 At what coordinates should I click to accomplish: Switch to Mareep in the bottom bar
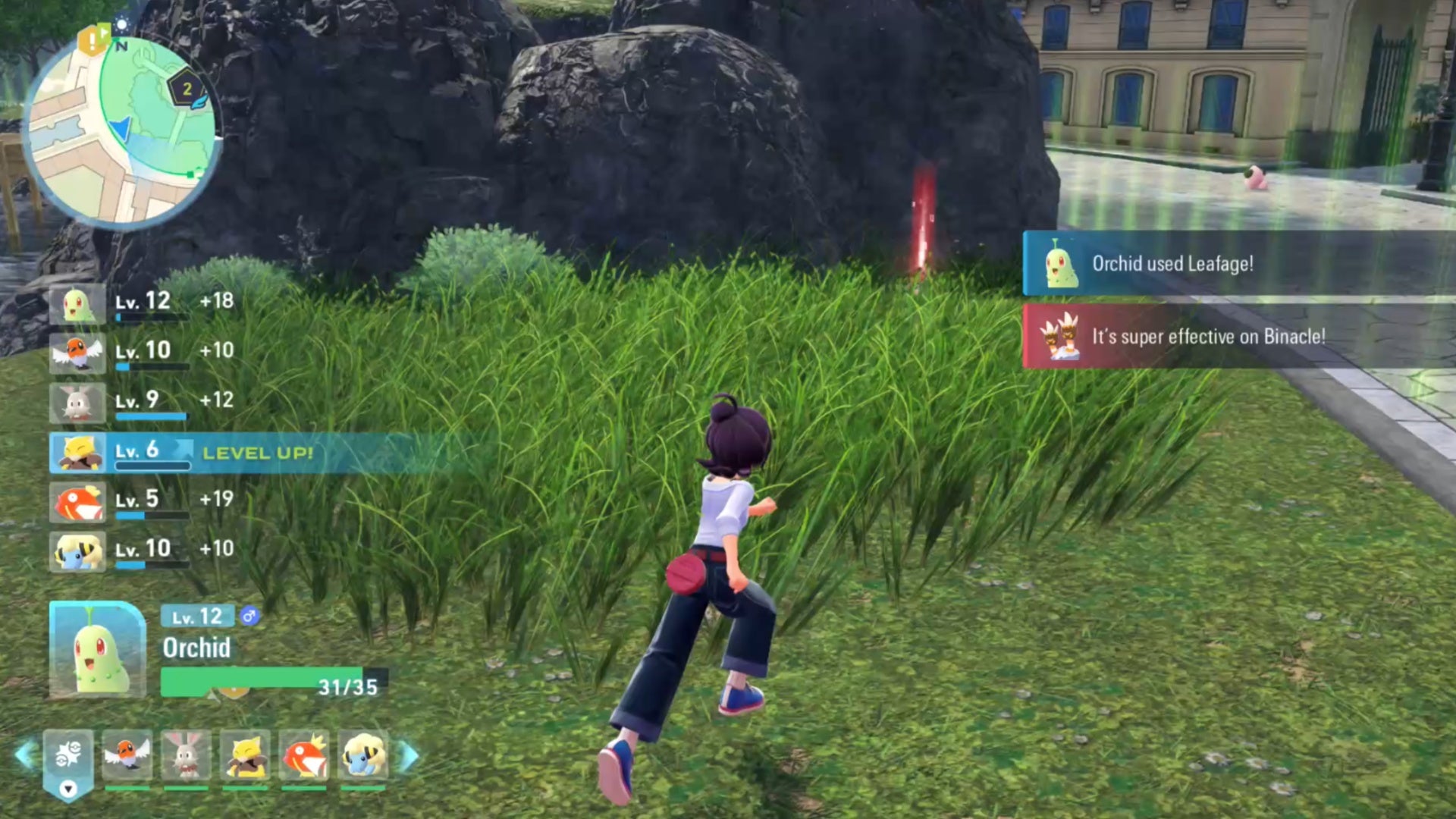363,755
